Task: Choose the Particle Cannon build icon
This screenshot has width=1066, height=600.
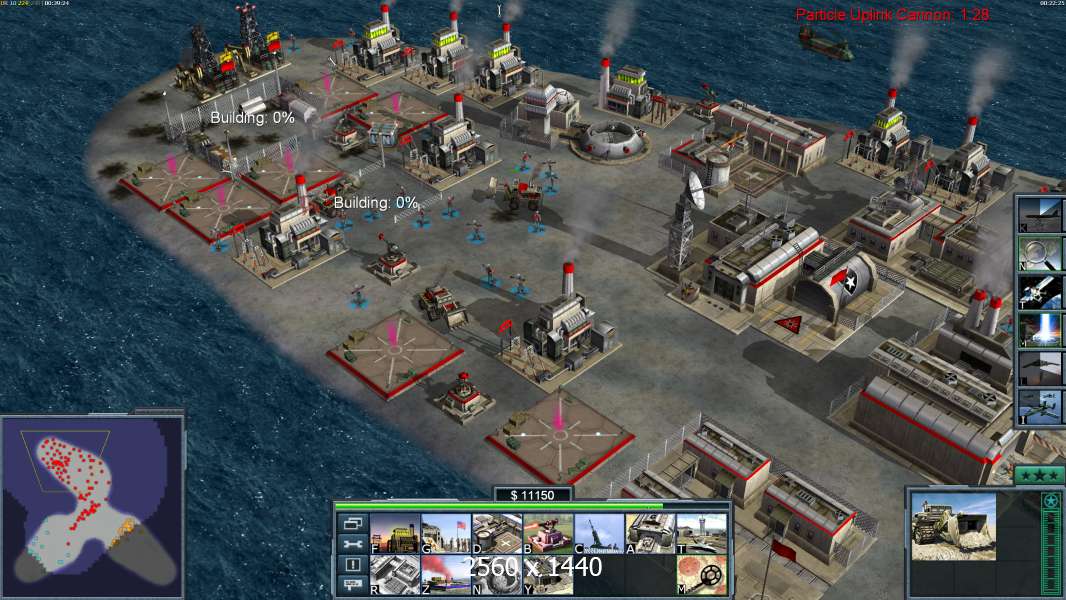Action: (497, 575)
